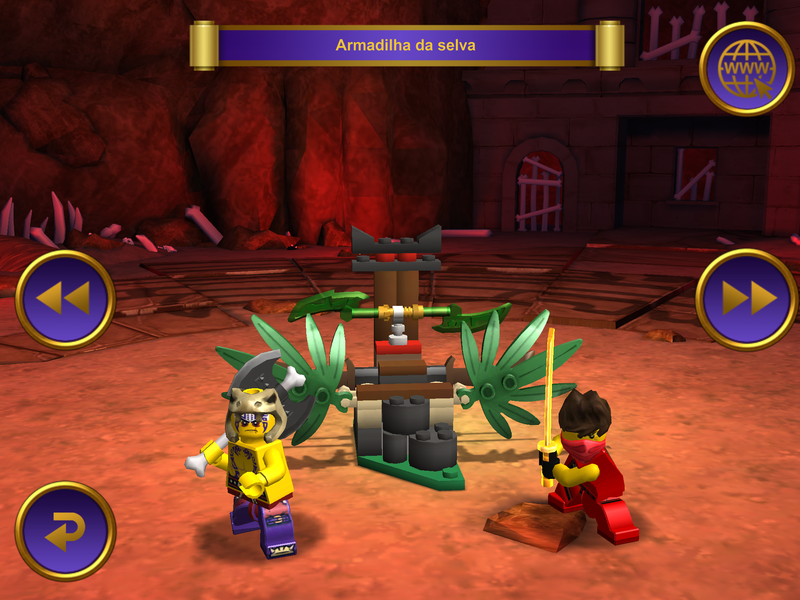Open the www globe web link
The width and height of the screenshot is (800, 600).
(746, 68)
